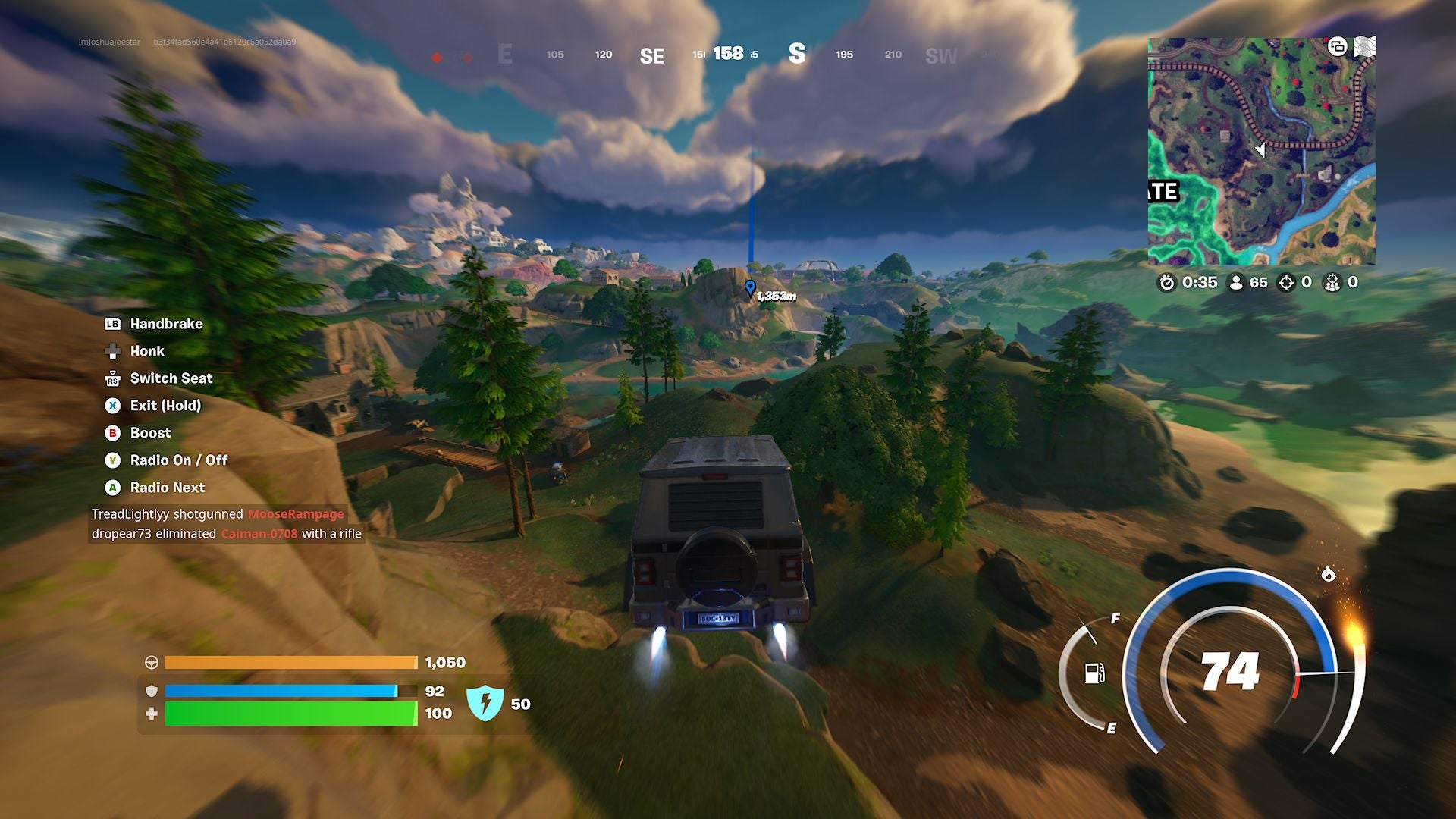Click the folded map icon above minimap
Viewport: 1456px width, 819px height.
tap(1364, 47)
